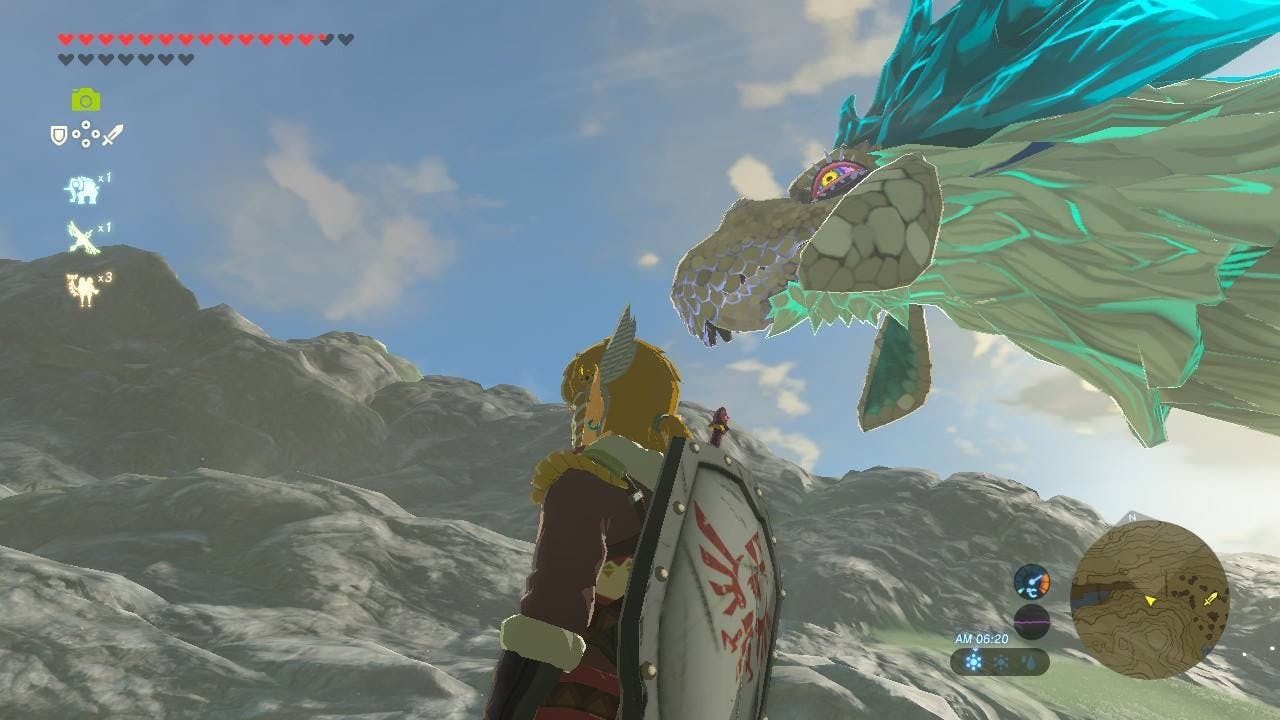The width and height of the screenshot is (1280, 720).
Task: Activate Urbosa's Fury camel ability icon
Action: point(81,288)
